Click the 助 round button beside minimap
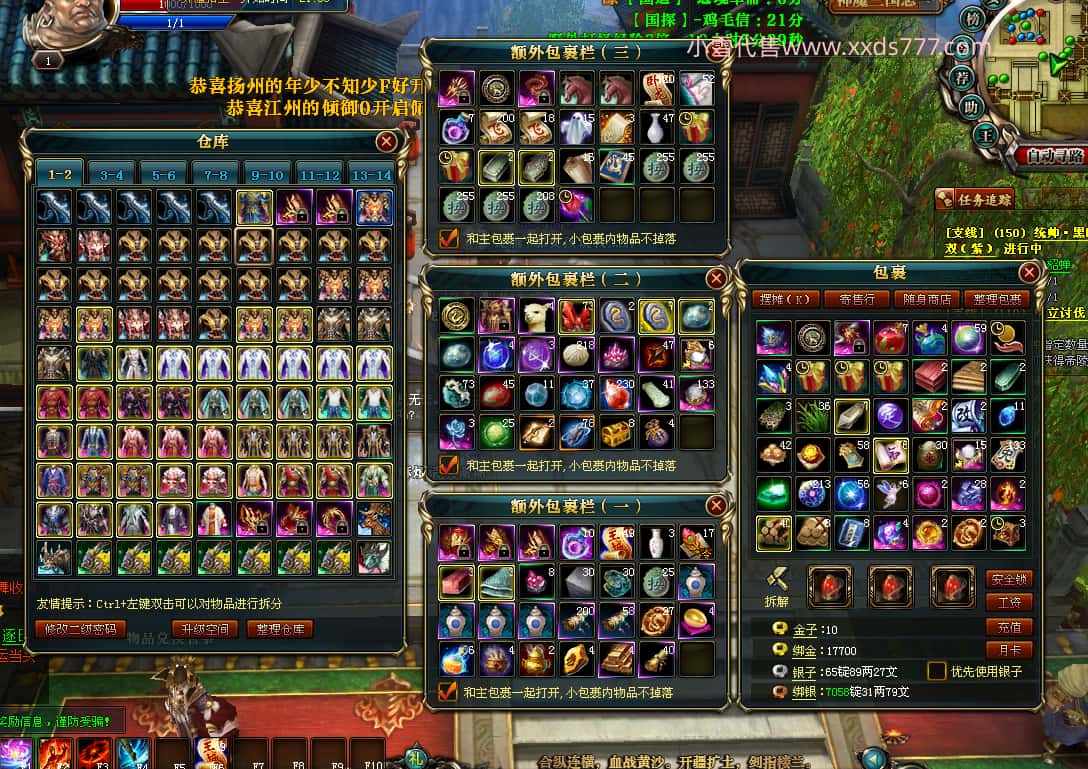The image size is (1088, 769). [x=969, y=106]
